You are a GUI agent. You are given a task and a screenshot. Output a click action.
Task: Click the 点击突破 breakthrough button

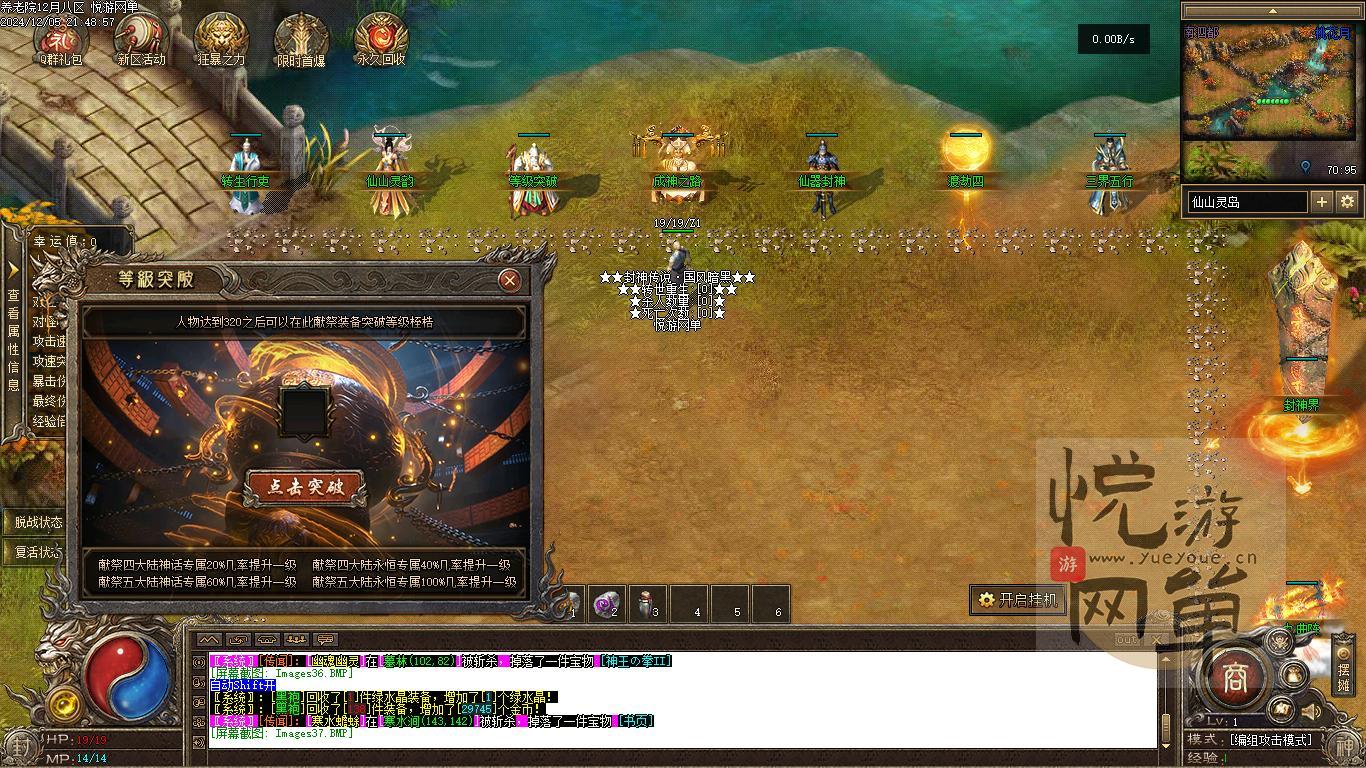pos(304,487)
